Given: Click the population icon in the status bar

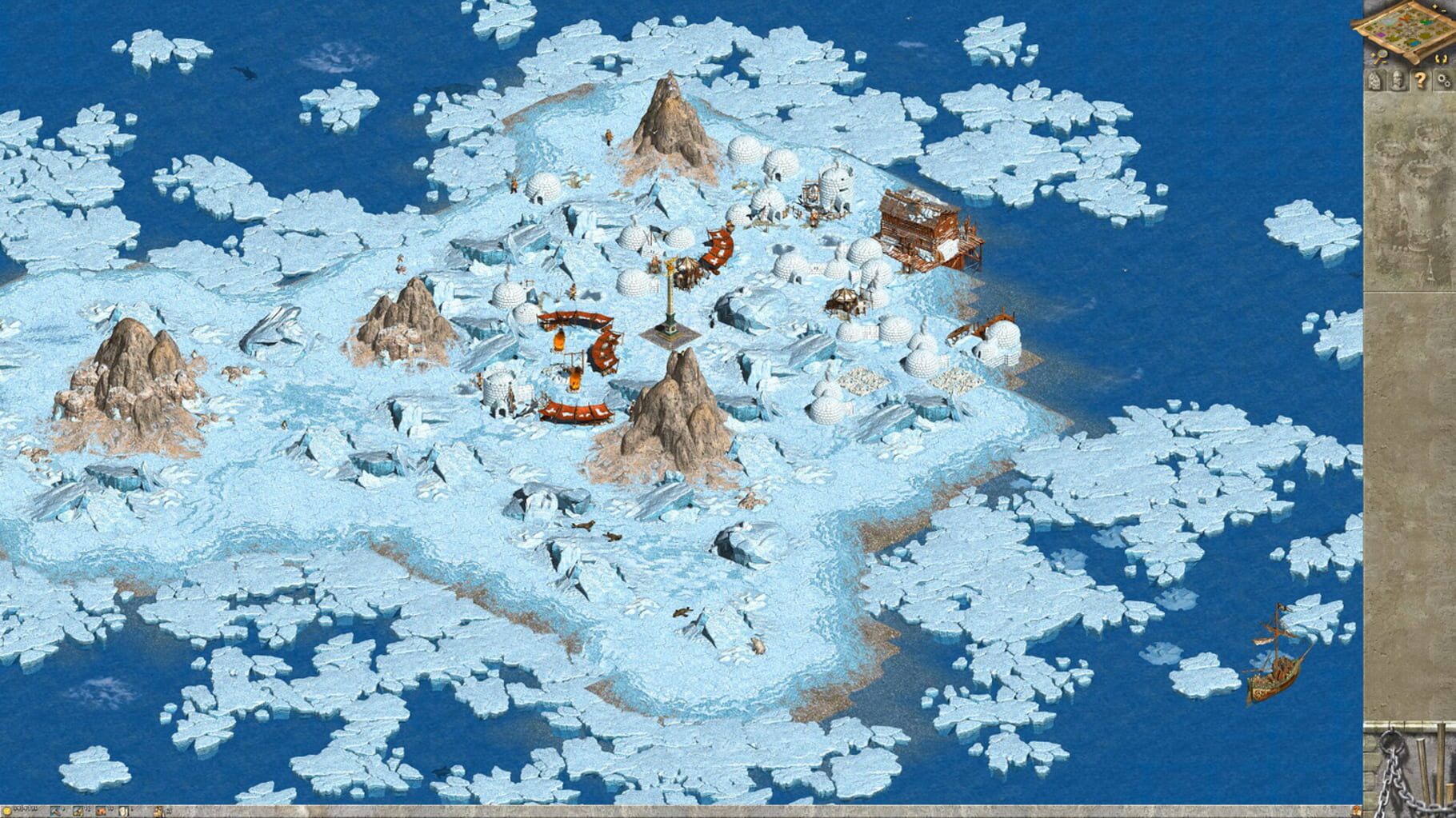Looking at the screenshot, I should (x=158, y=810).
